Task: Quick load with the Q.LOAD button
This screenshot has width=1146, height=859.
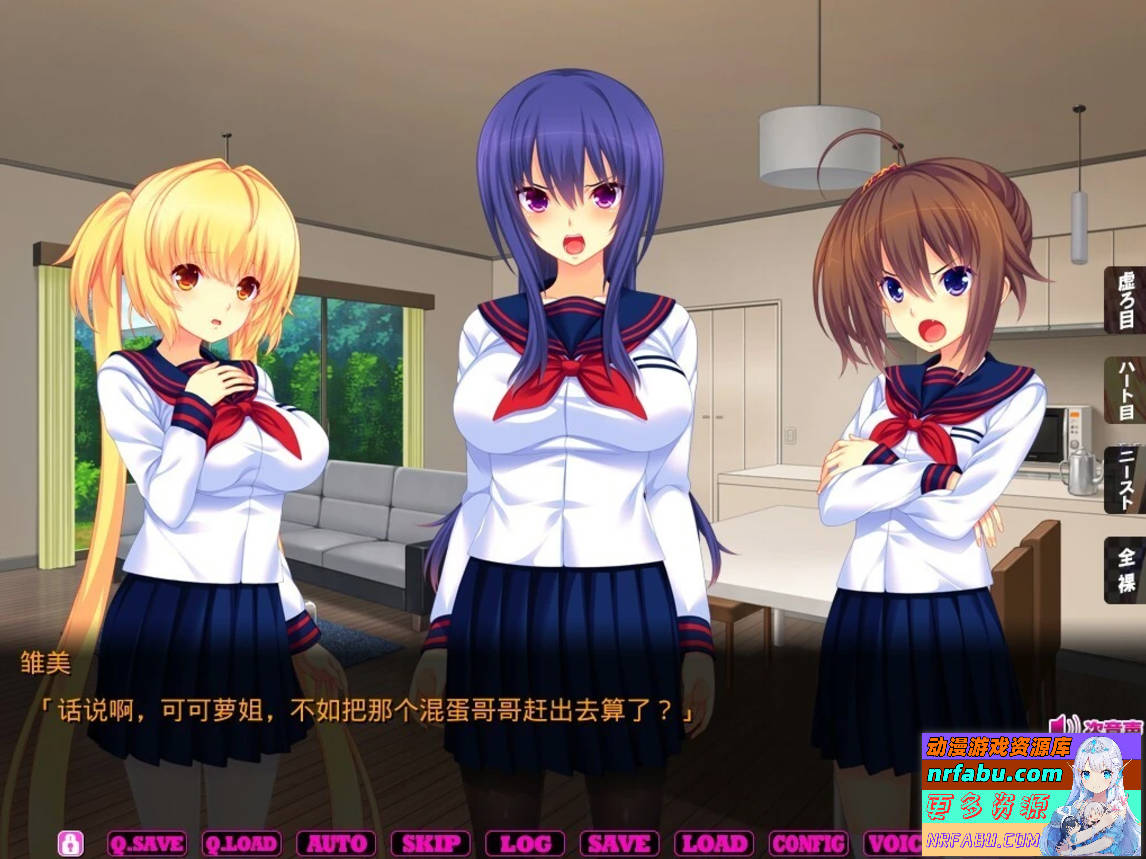Action: tap(241, 843)
